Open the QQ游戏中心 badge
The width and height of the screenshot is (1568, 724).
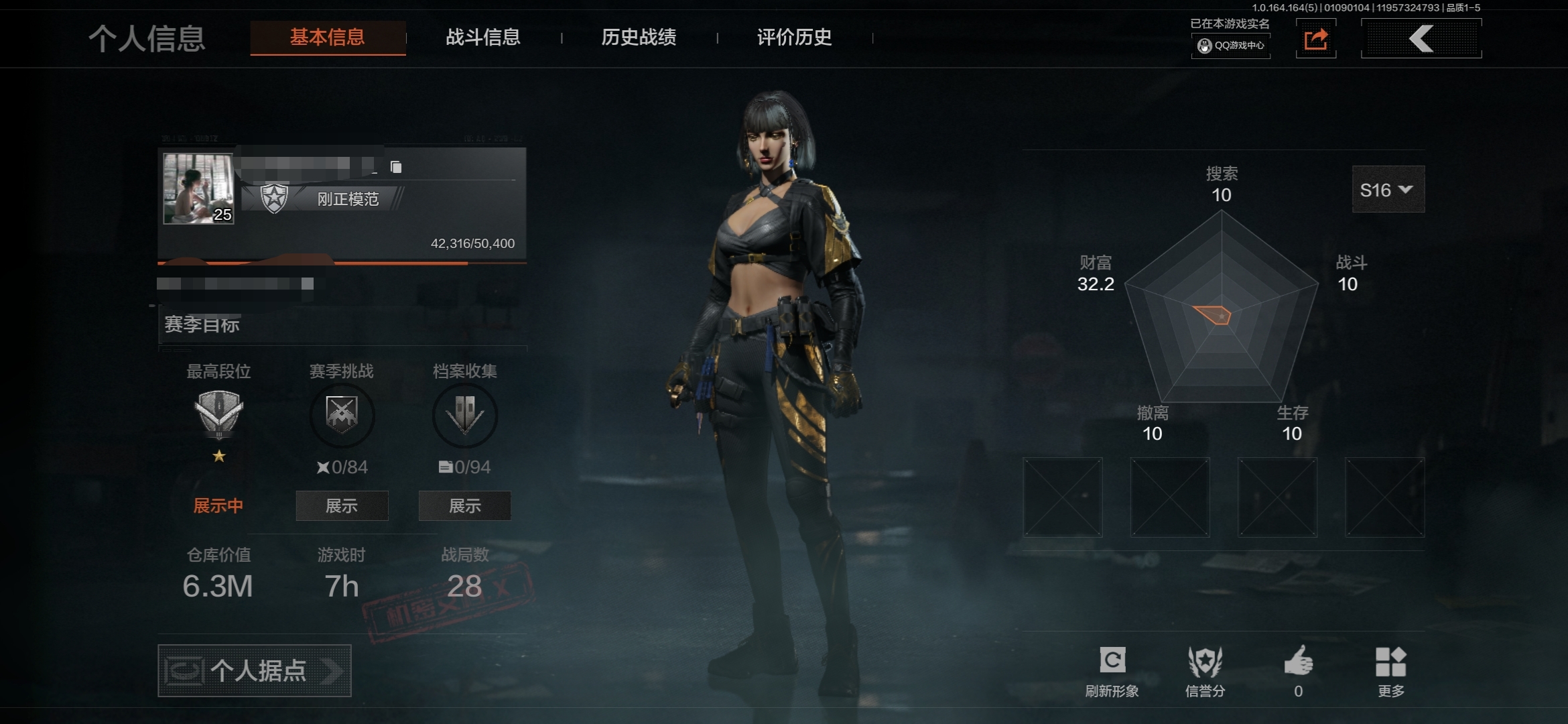tap(1231, 46)
